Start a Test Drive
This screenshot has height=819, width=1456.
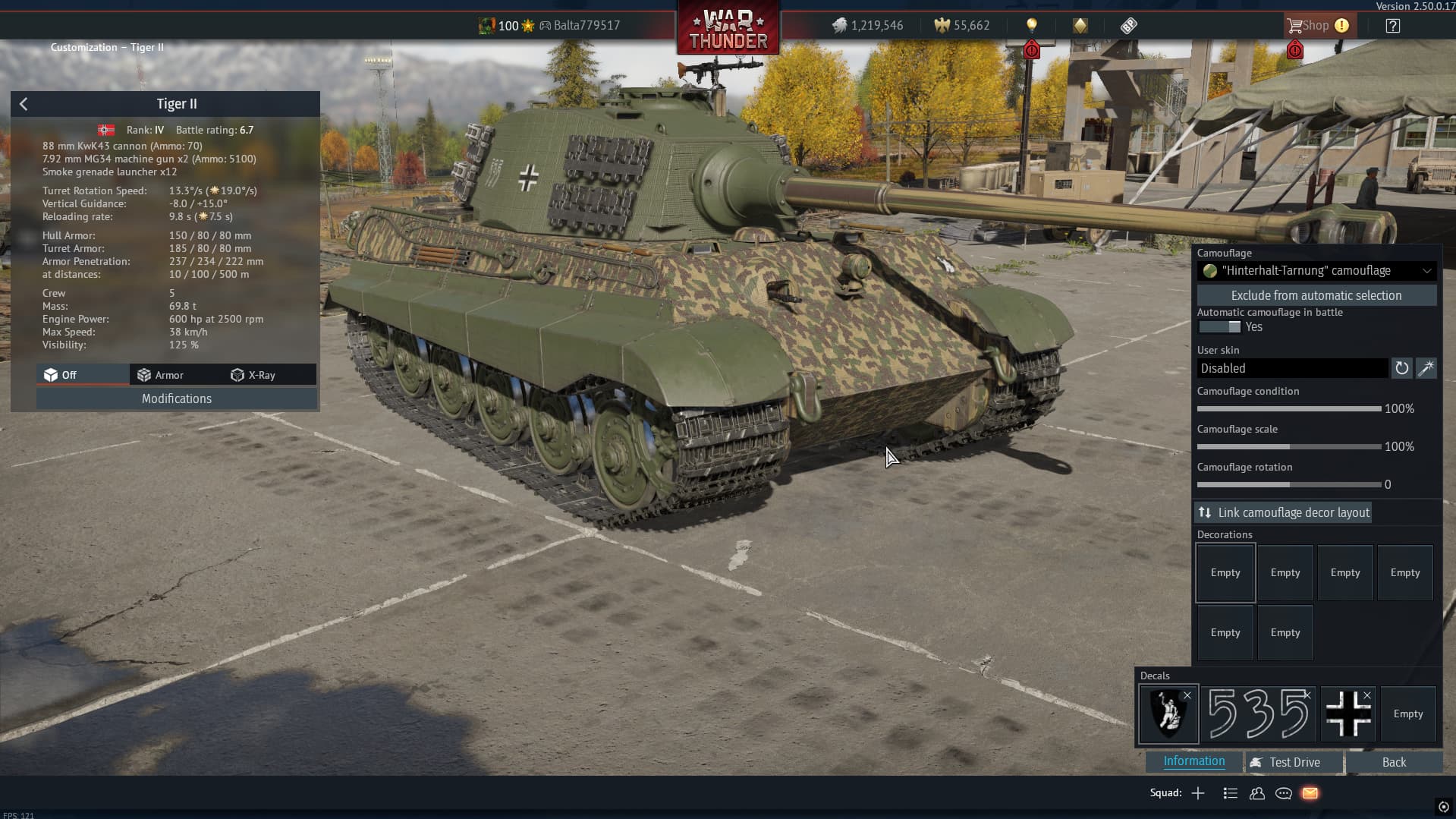coord(1294,762)
